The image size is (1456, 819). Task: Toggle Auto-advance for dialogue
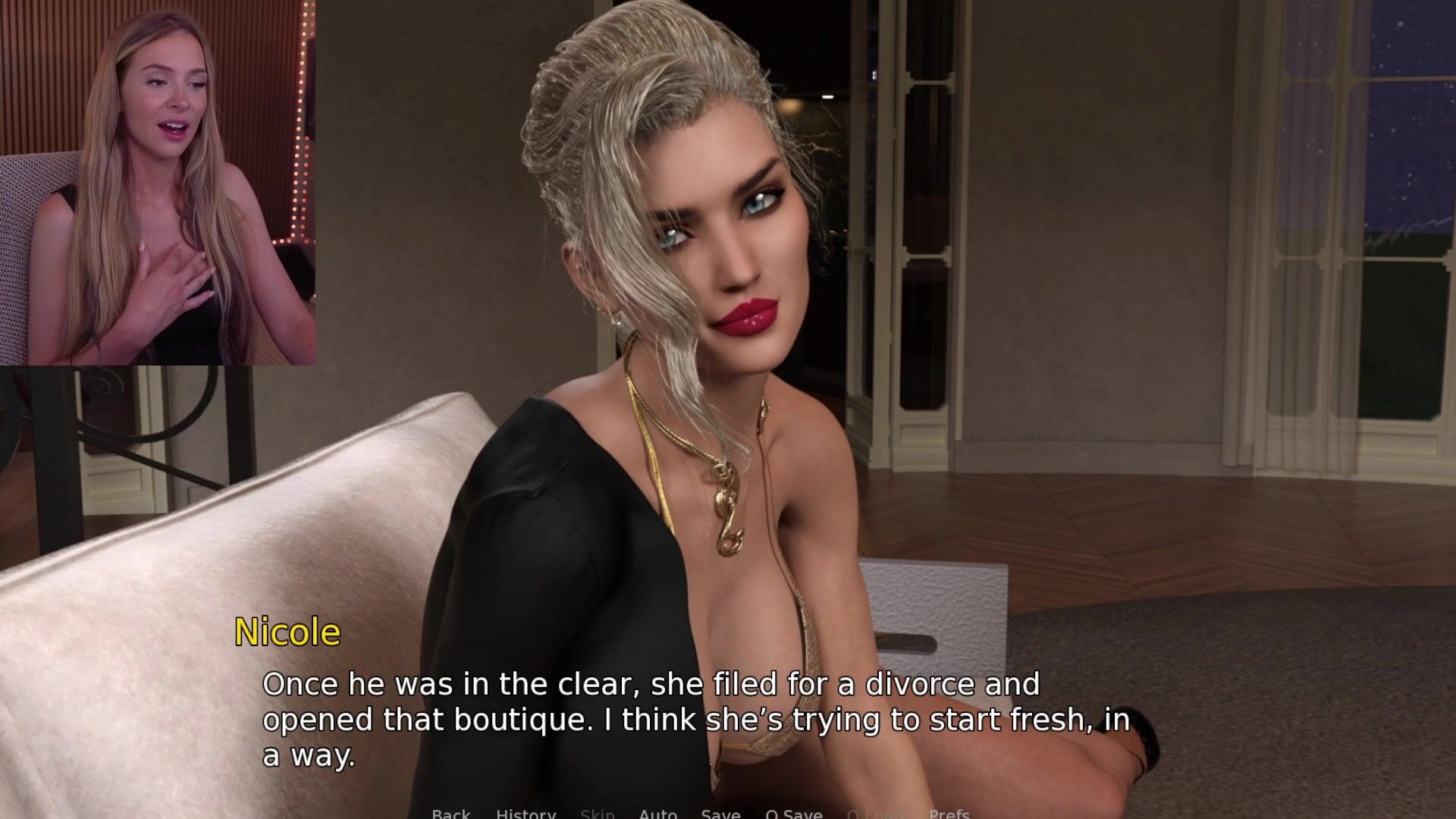(657, 814)
